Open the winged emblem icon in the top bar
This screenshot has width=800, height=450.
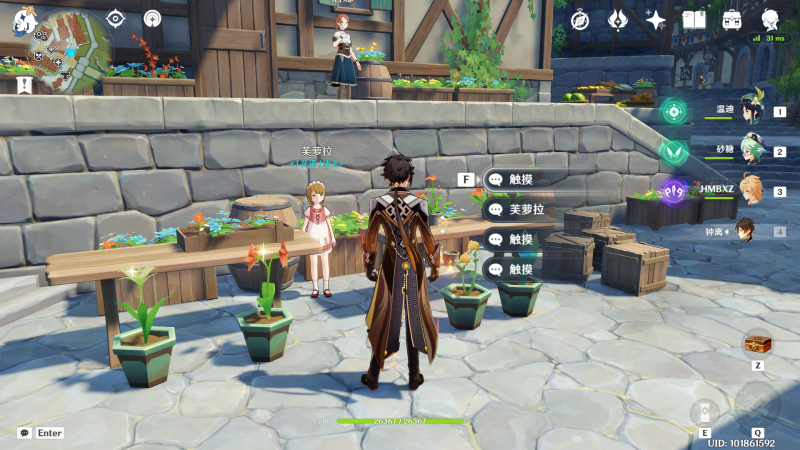click(x=618, y=20)
